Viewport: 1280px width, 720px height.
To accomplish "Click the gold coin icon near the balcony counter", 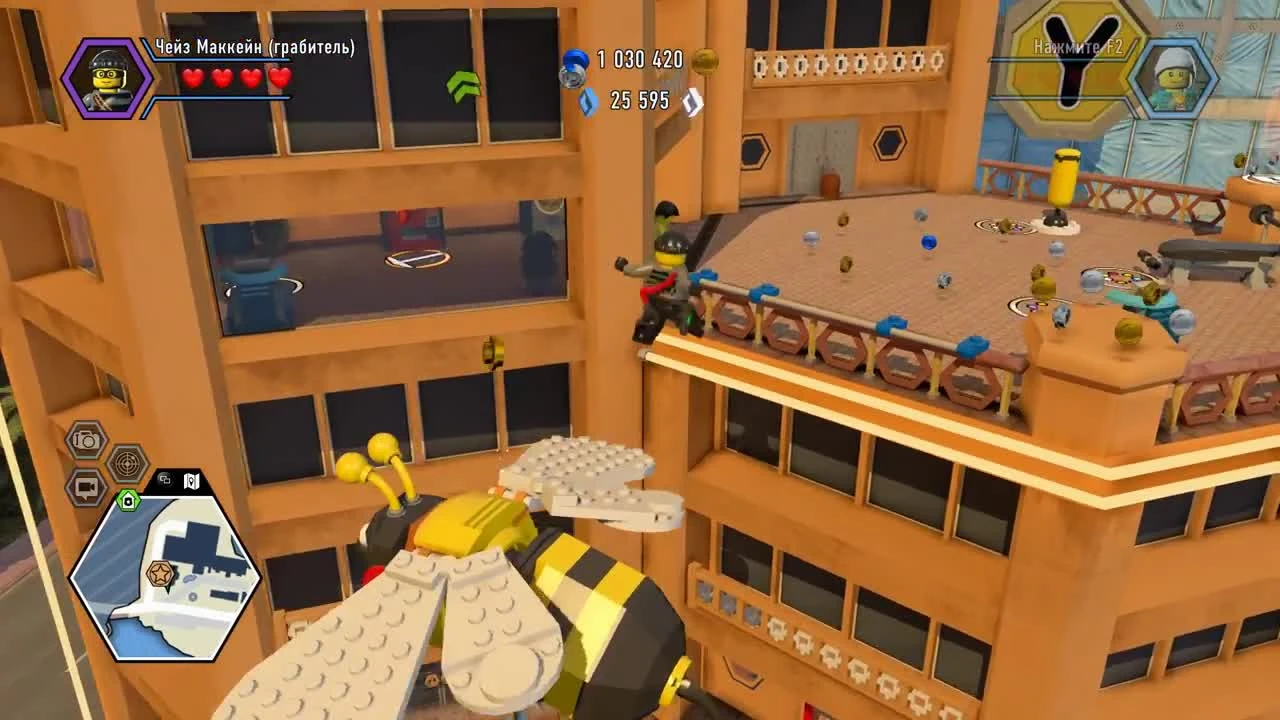I will [707, 60].
